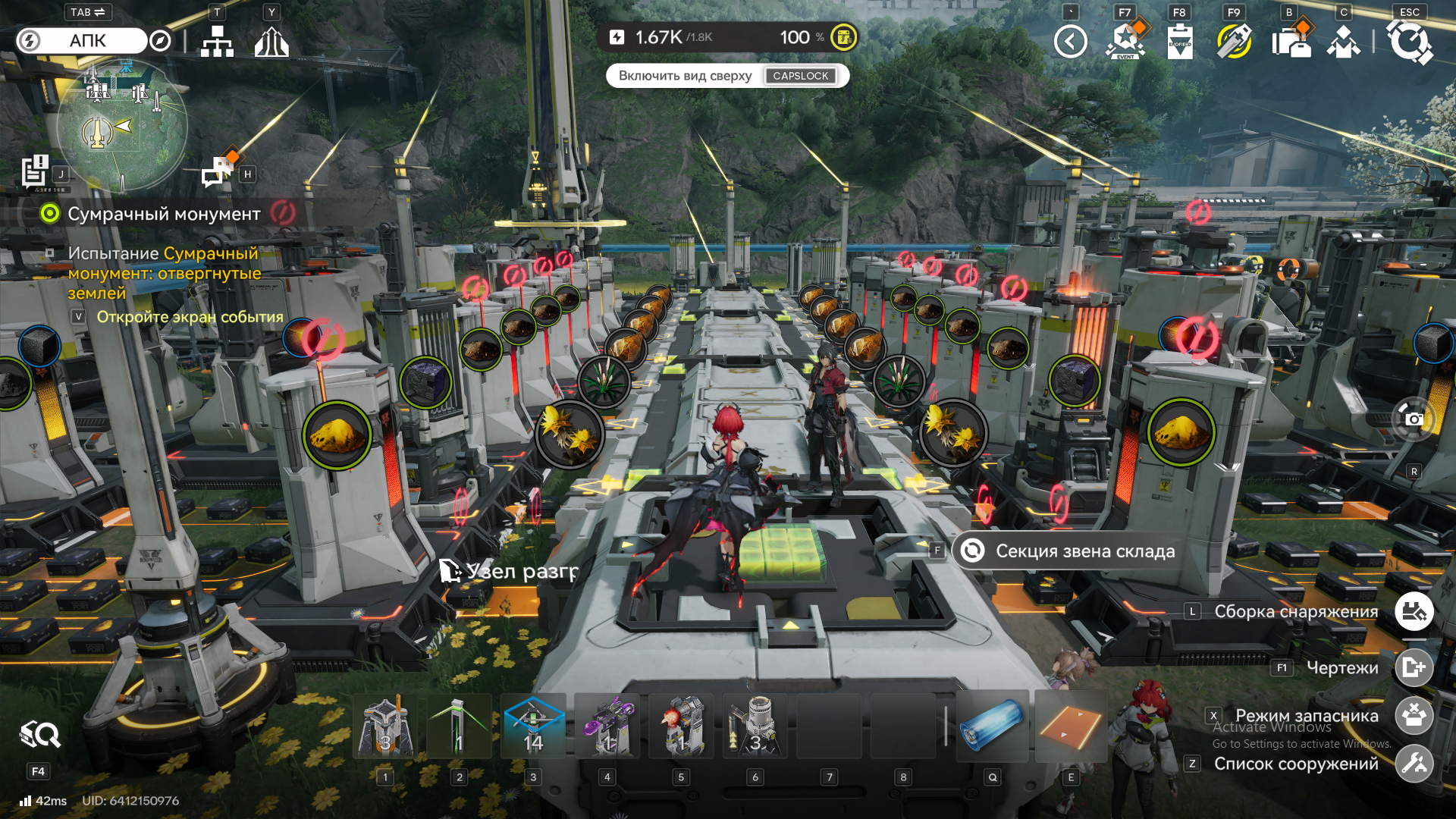Select the blue cylinder pipe tool
1456x819 pixels.
pos(992,726)
